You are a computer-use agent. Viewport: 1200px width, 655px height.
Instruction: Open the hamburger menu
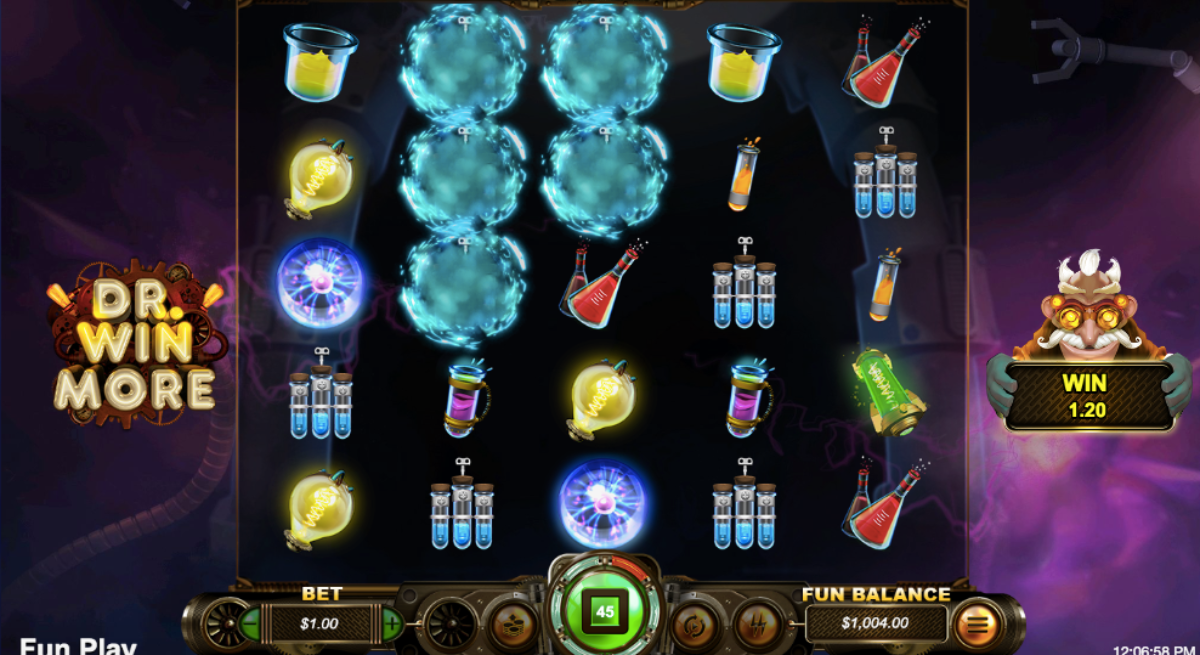pos(977,625)
